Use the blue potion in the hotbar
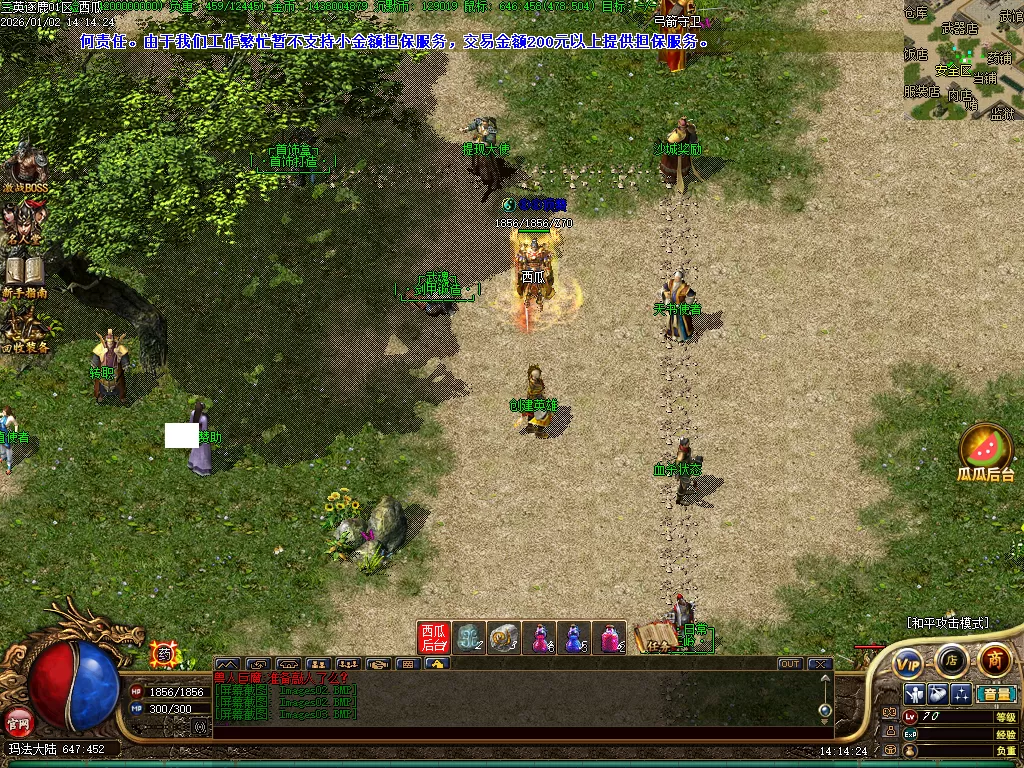The width and height of the screenshot is (1024, 768). coord(574,638)
